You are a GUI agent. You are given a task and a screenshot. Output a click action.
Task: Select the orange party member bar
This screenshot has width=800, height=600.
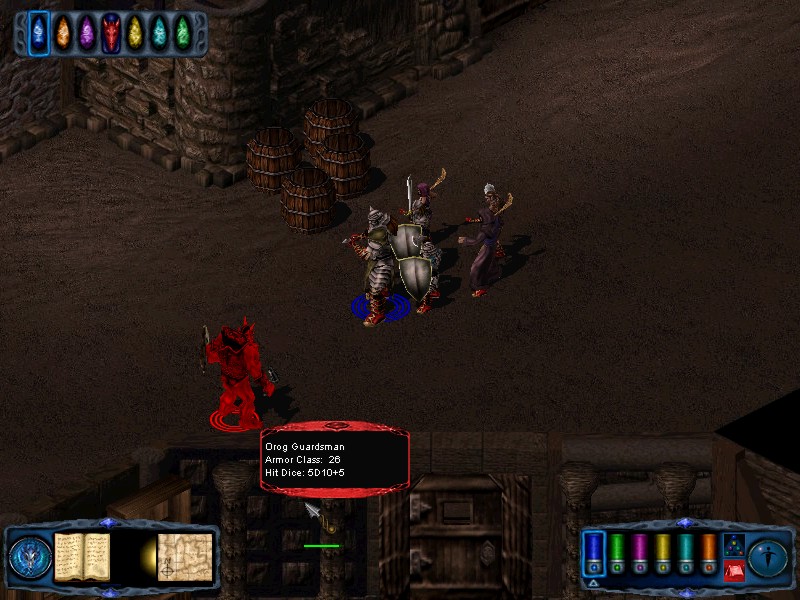[x=708, y=552]
